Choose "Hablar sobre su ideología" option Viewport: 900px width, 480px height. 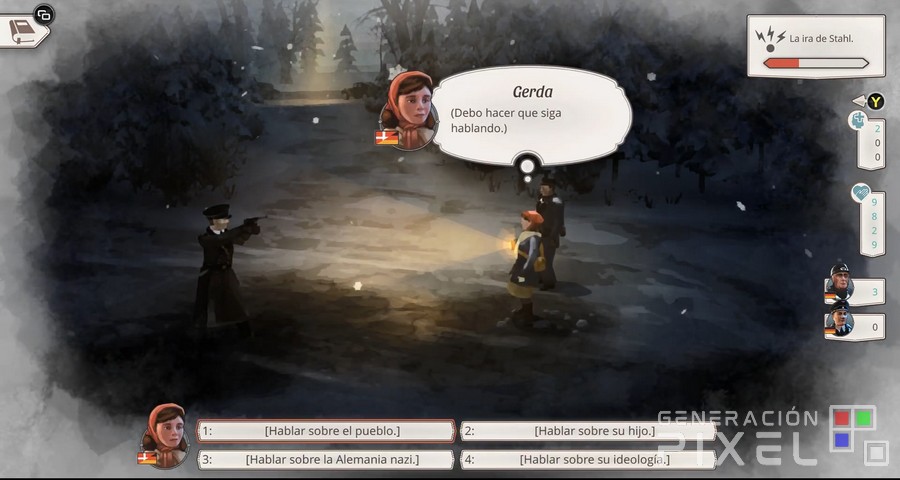[588, 459]
